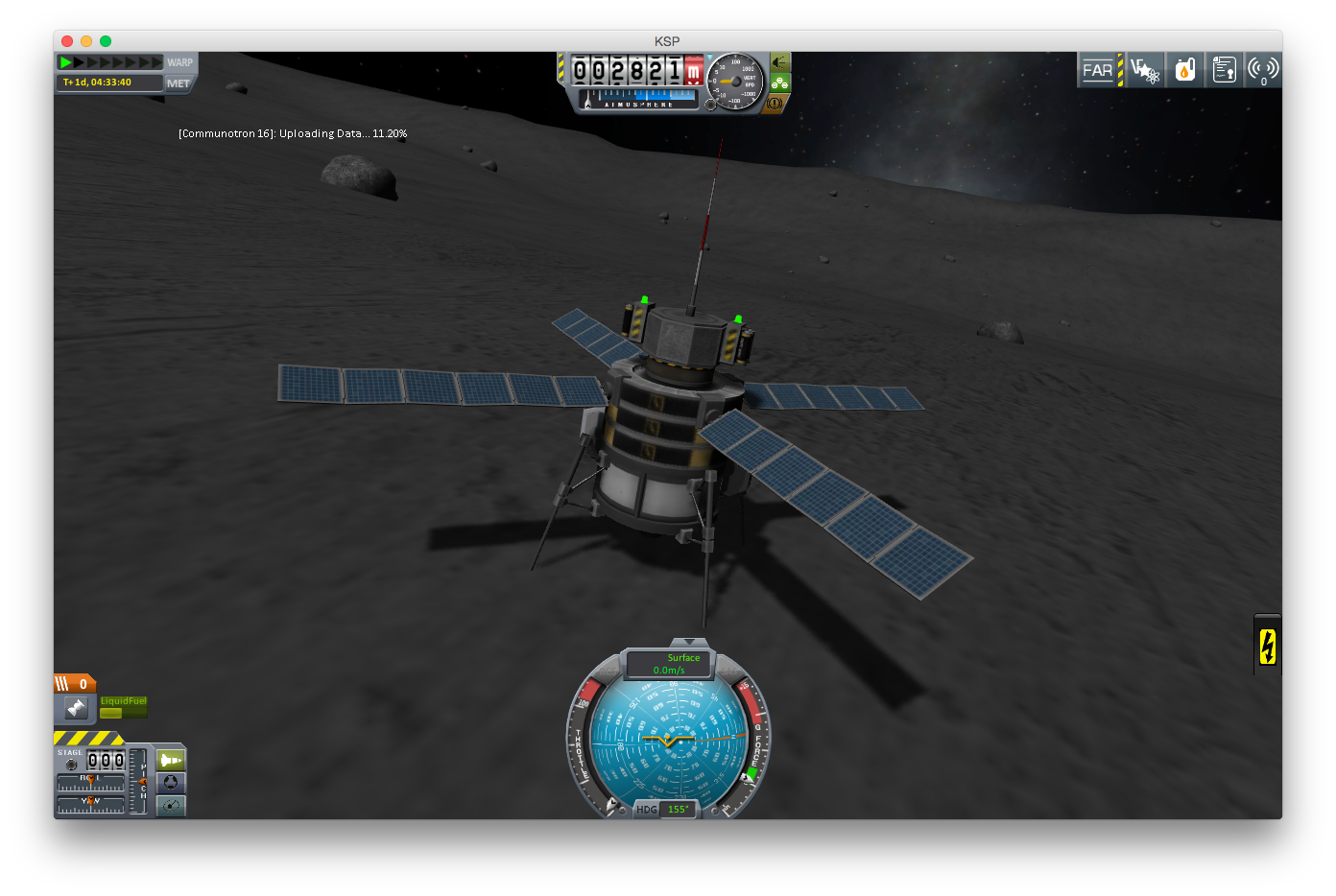The image size is (1336, 896).
Task: Open the fuel canister resources panel icon
Action: pyautogui.click(x=1184, y=69)
